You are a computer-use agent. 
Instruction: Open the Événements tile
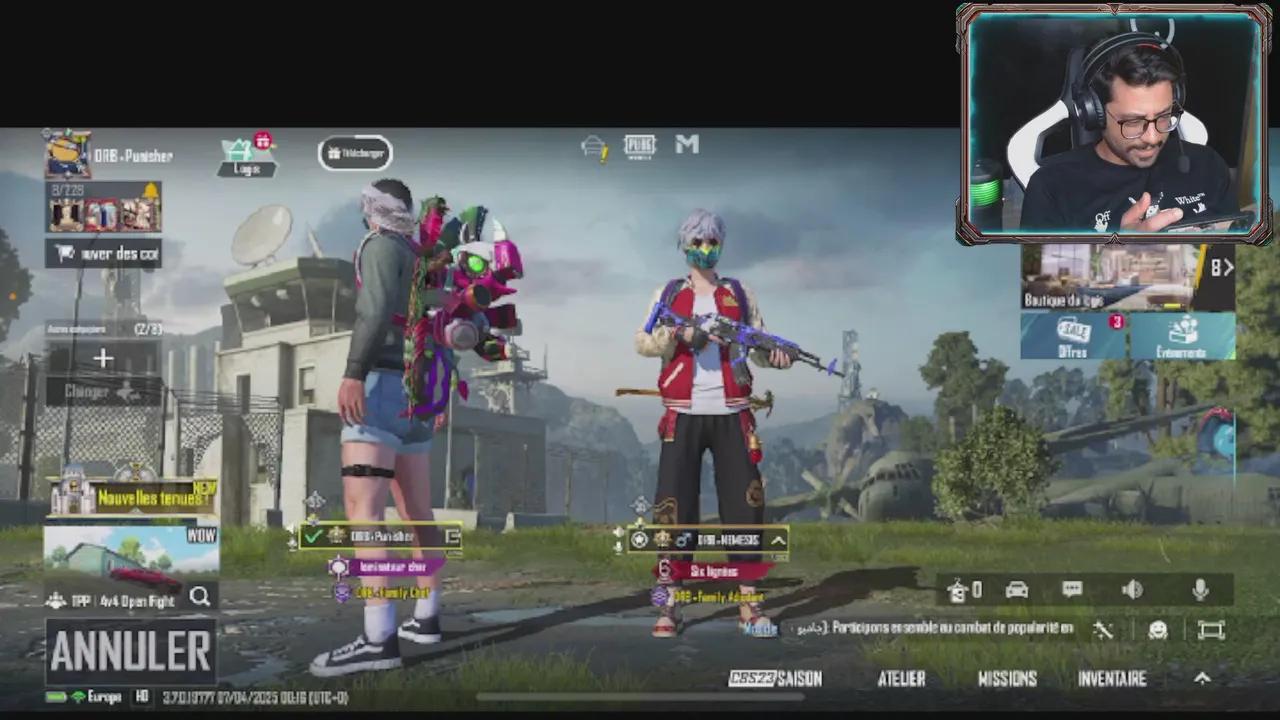(1183, 336)
